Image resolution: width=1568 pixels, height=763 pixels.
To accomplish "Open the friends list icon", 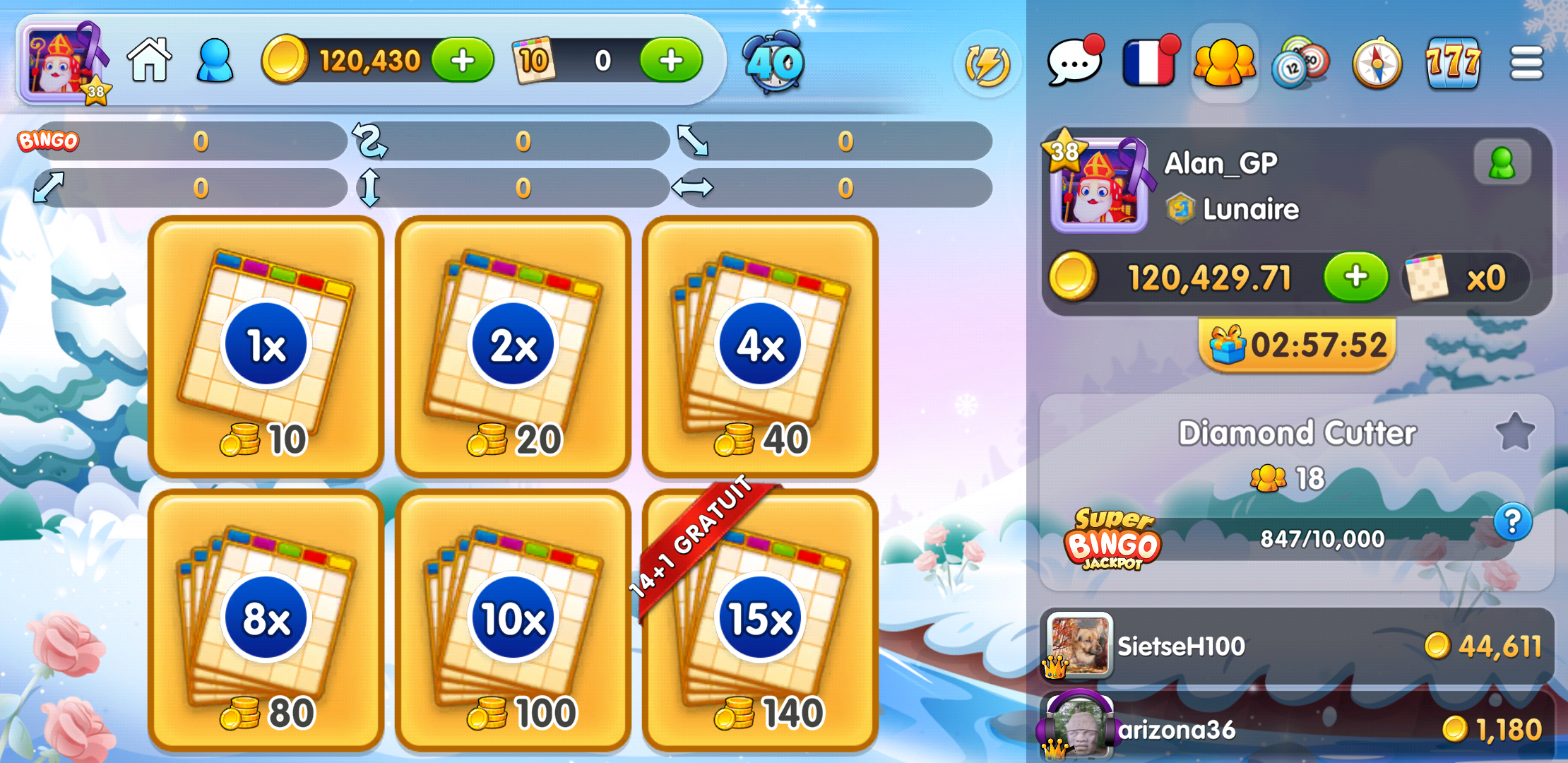I will tap(1224, 64).
